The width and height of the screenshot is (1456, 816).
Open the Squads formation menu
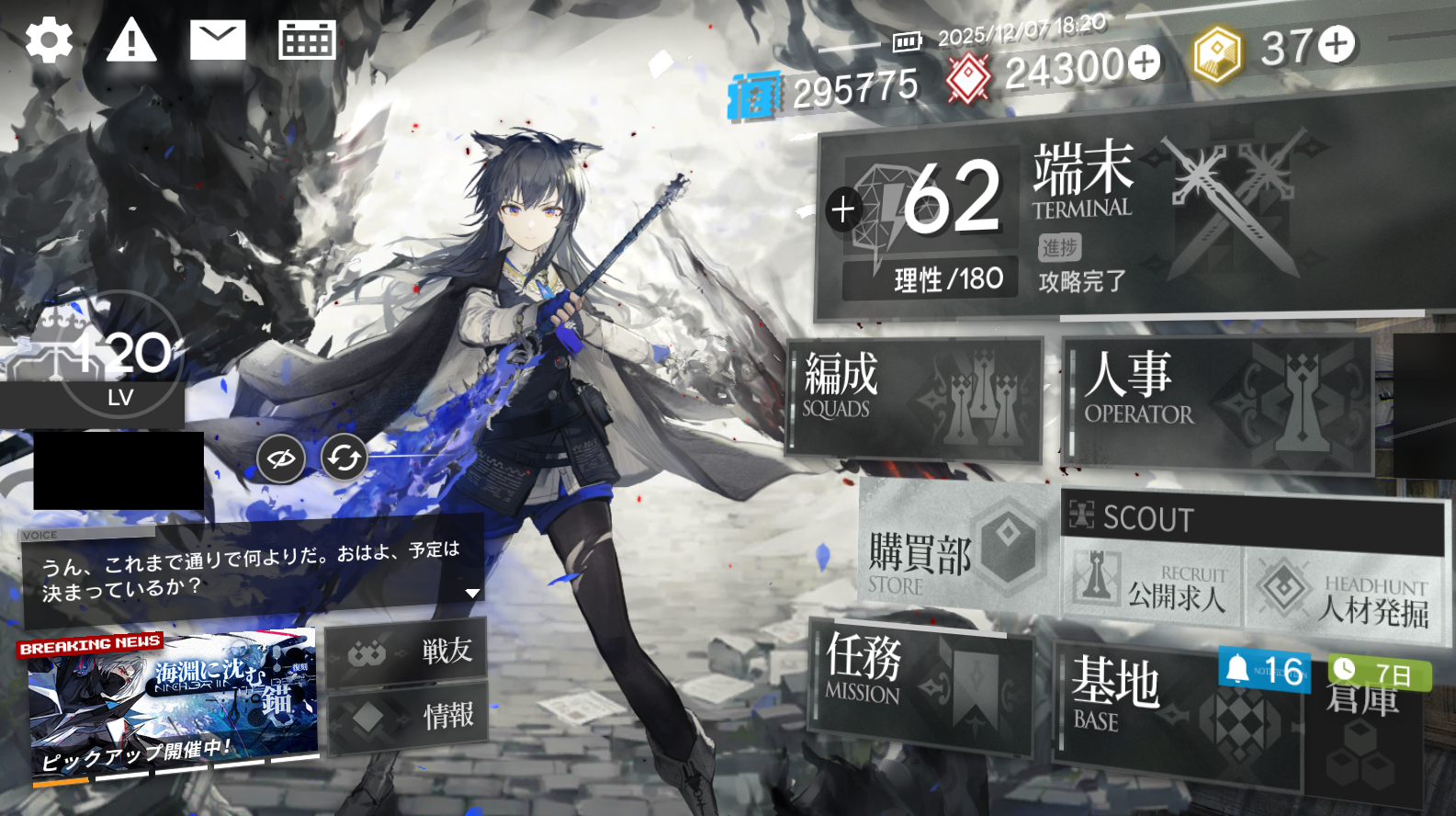915,397
